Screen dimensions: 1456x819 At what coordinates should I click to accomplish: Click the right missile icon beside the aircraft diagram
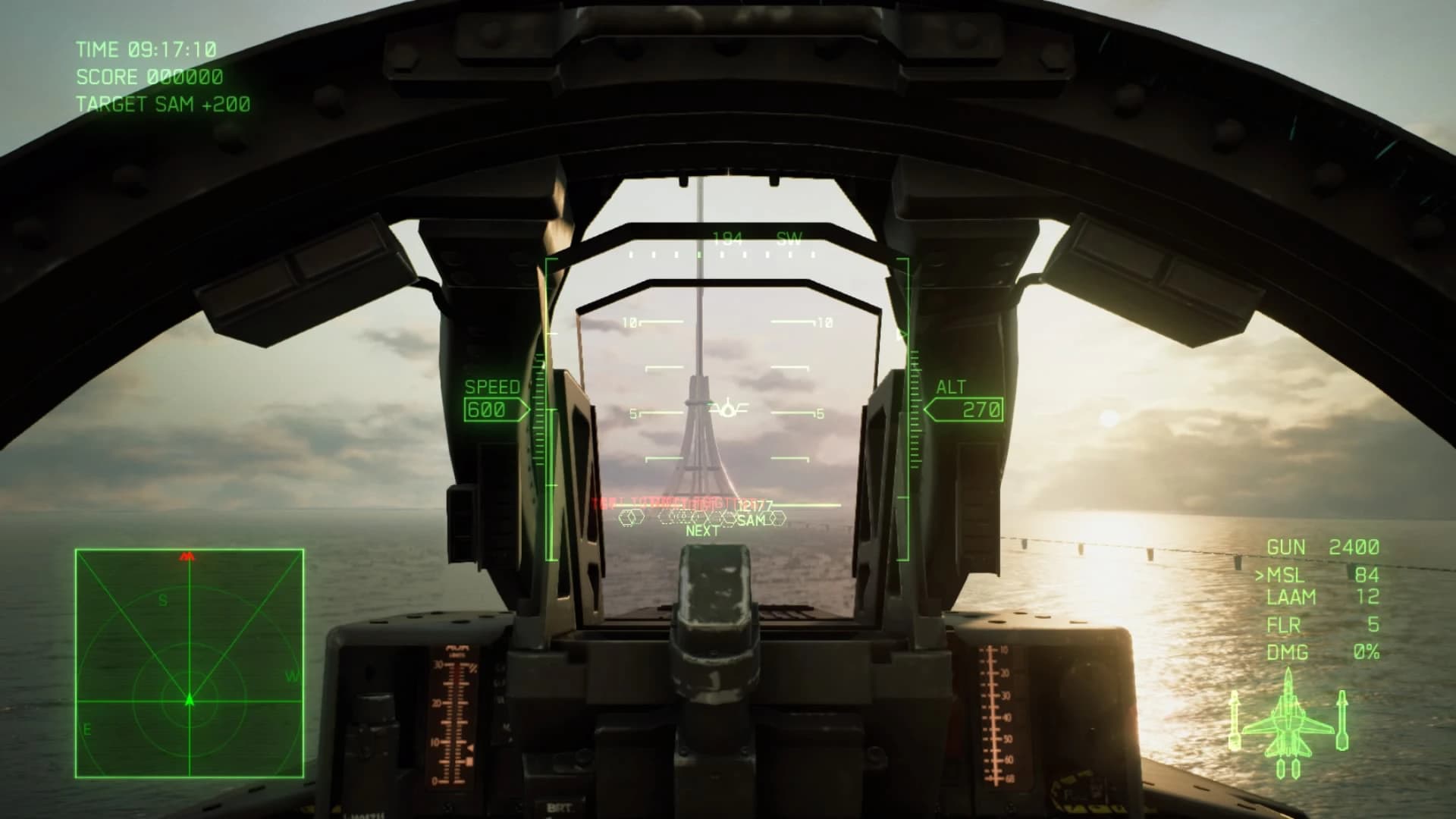point(1342,720)
